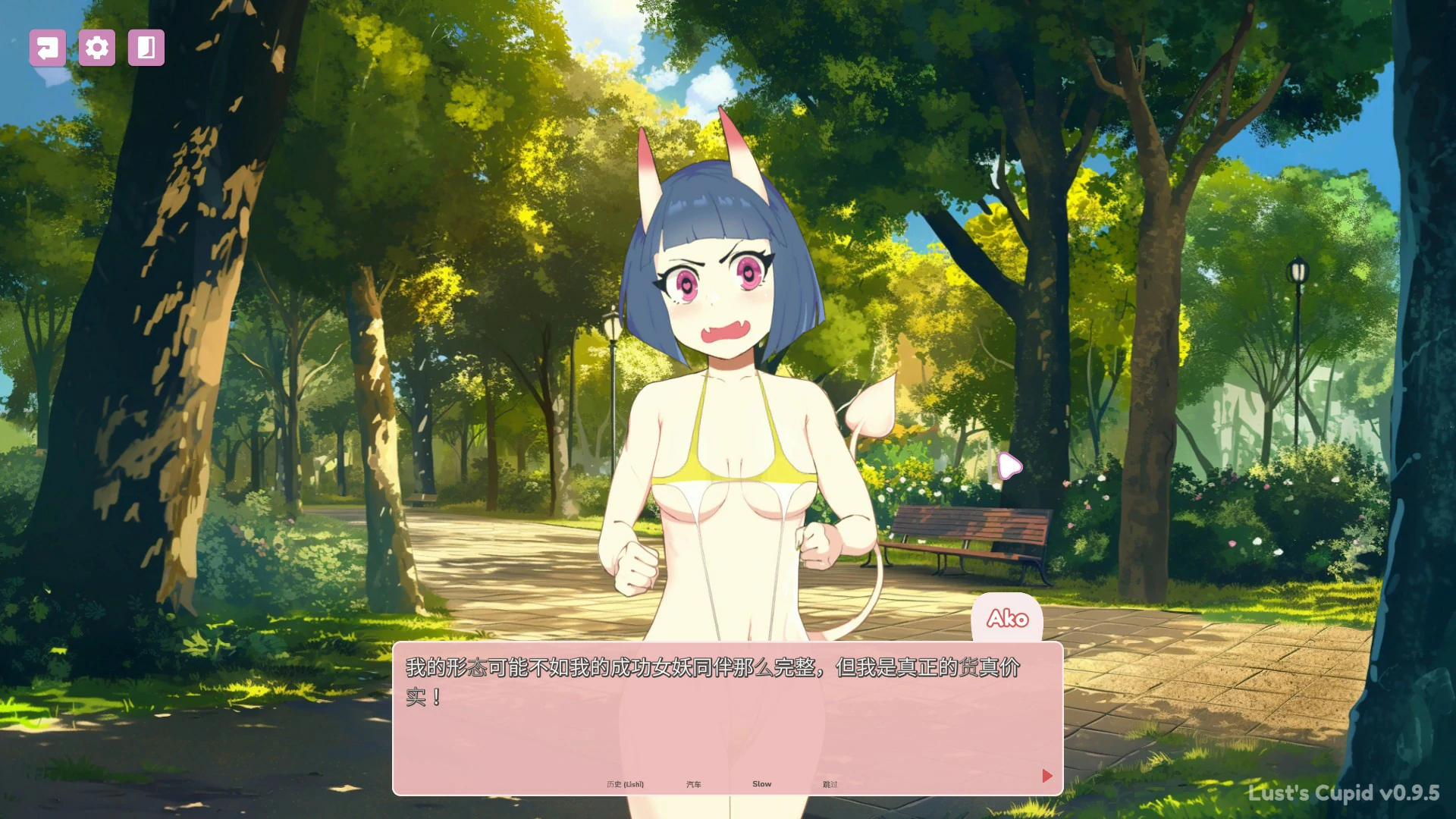The image size is (1456, 819).
Task: Skip dialogue with the 跳过 button
Action: pos(830,784)
